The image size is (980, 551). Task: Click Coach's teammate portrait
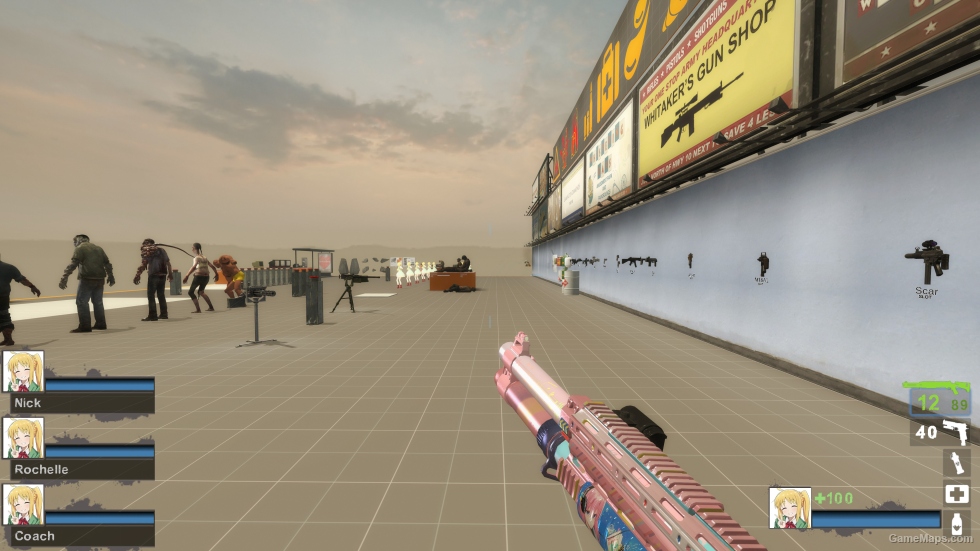pos(23,504)
